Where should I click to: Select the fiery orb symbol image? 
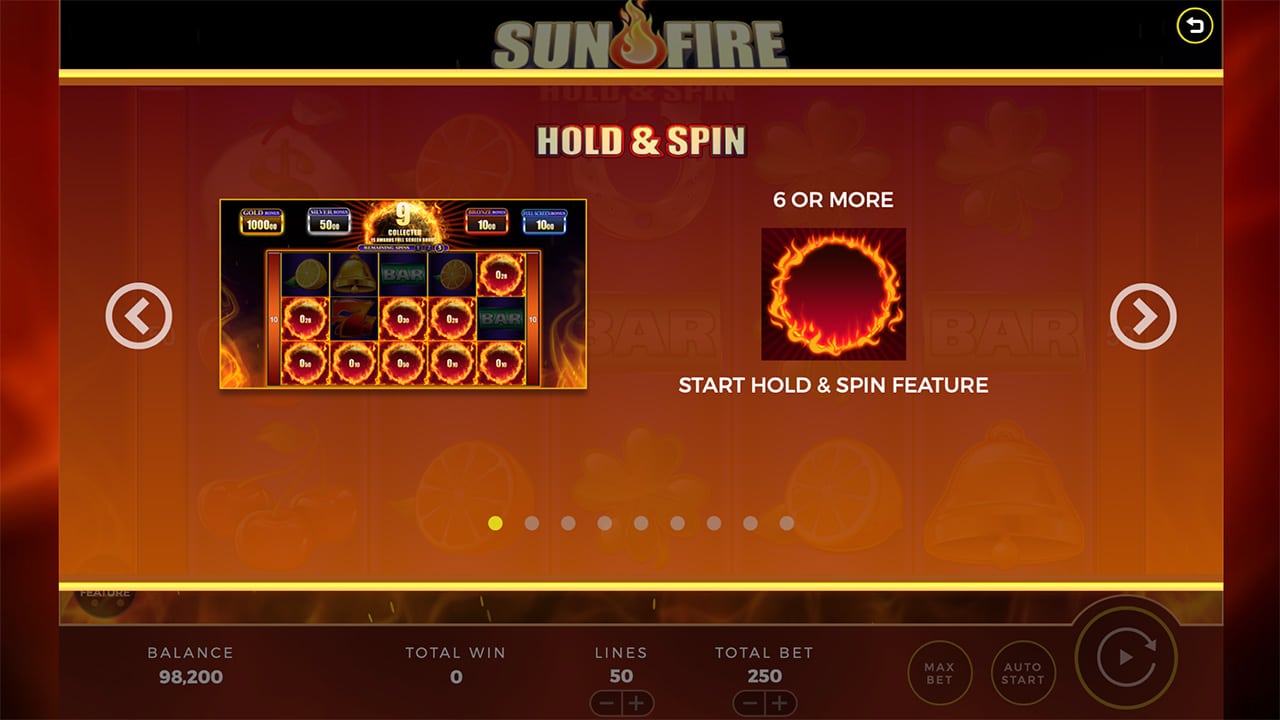point(834,293)
